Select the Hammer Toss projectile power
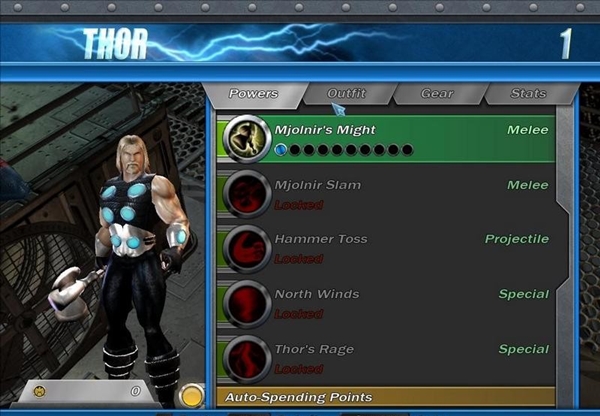This screenshot has width=600, height=416. point(385,247)
